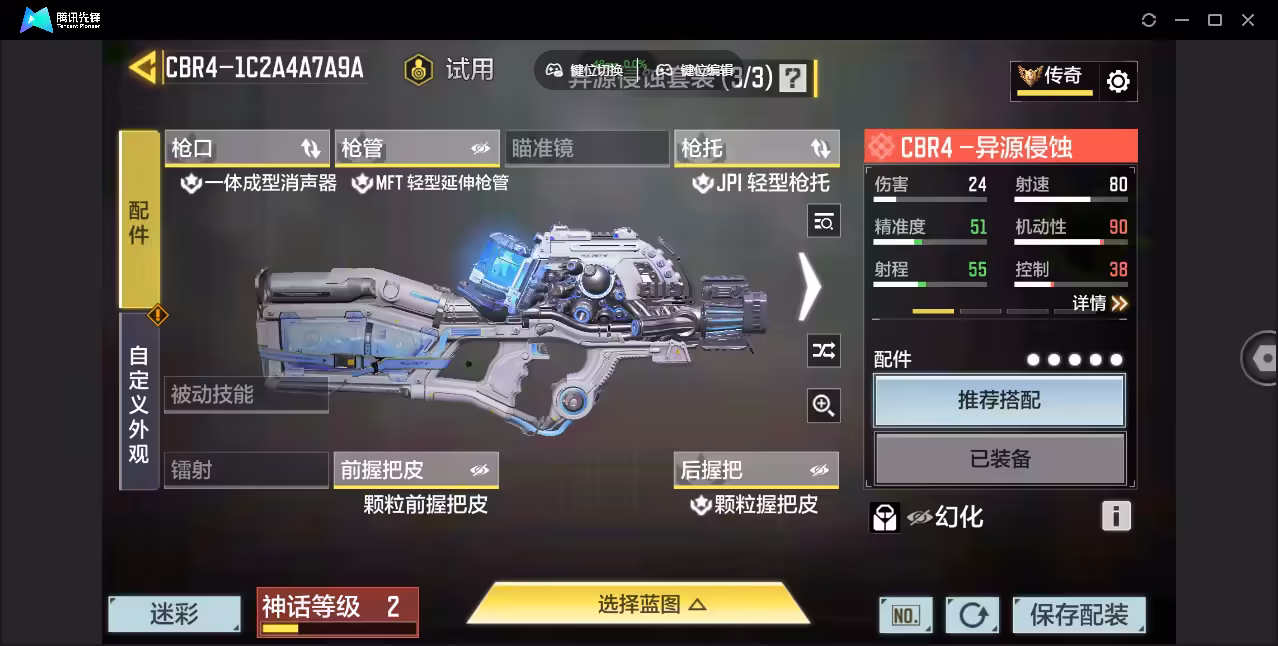The height and width of the screenshot is (646, 1278).
Task: Select the 配件 attachments tab
Action: pos(139,220)
